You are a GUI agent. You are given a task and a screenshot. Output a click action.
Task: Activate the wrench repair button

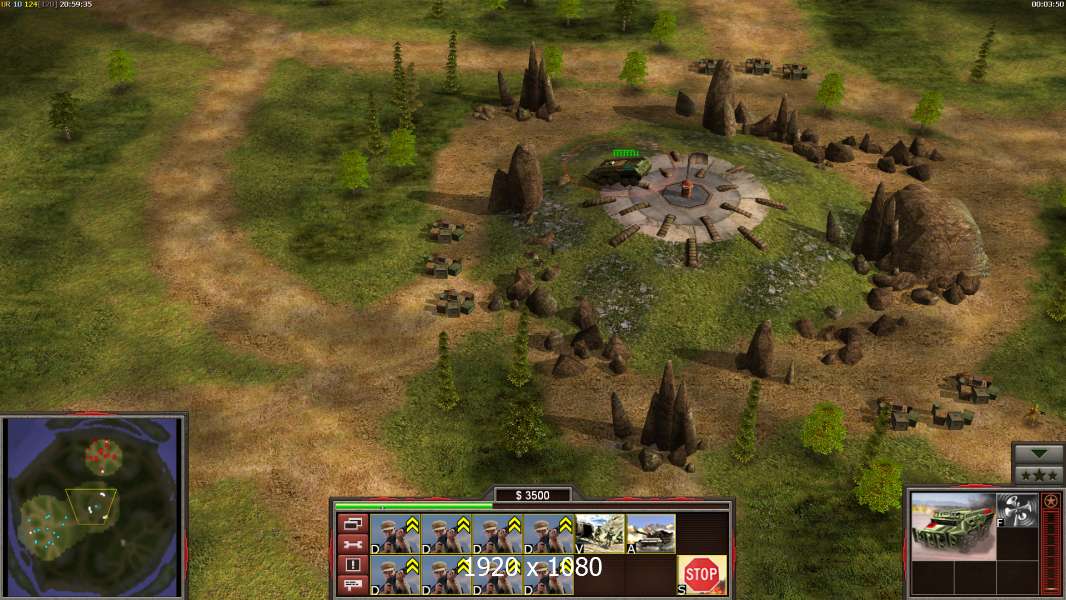[x=352, y=544]
